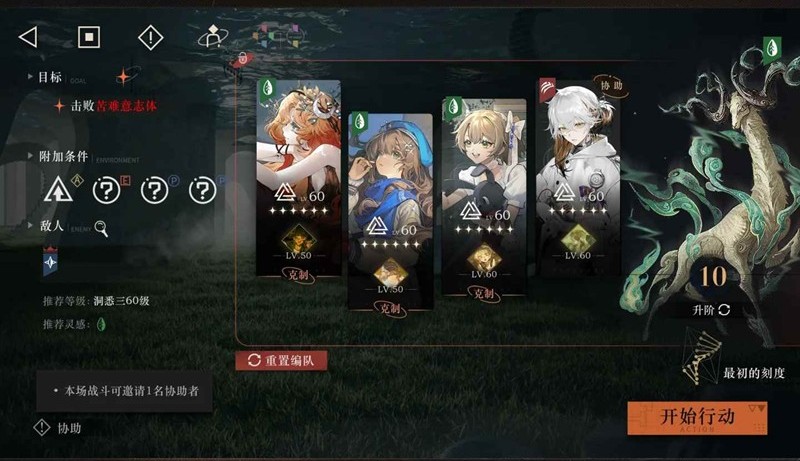Open the colored squares affinity chart
This screenshot has height=461, width=800.
268,37
